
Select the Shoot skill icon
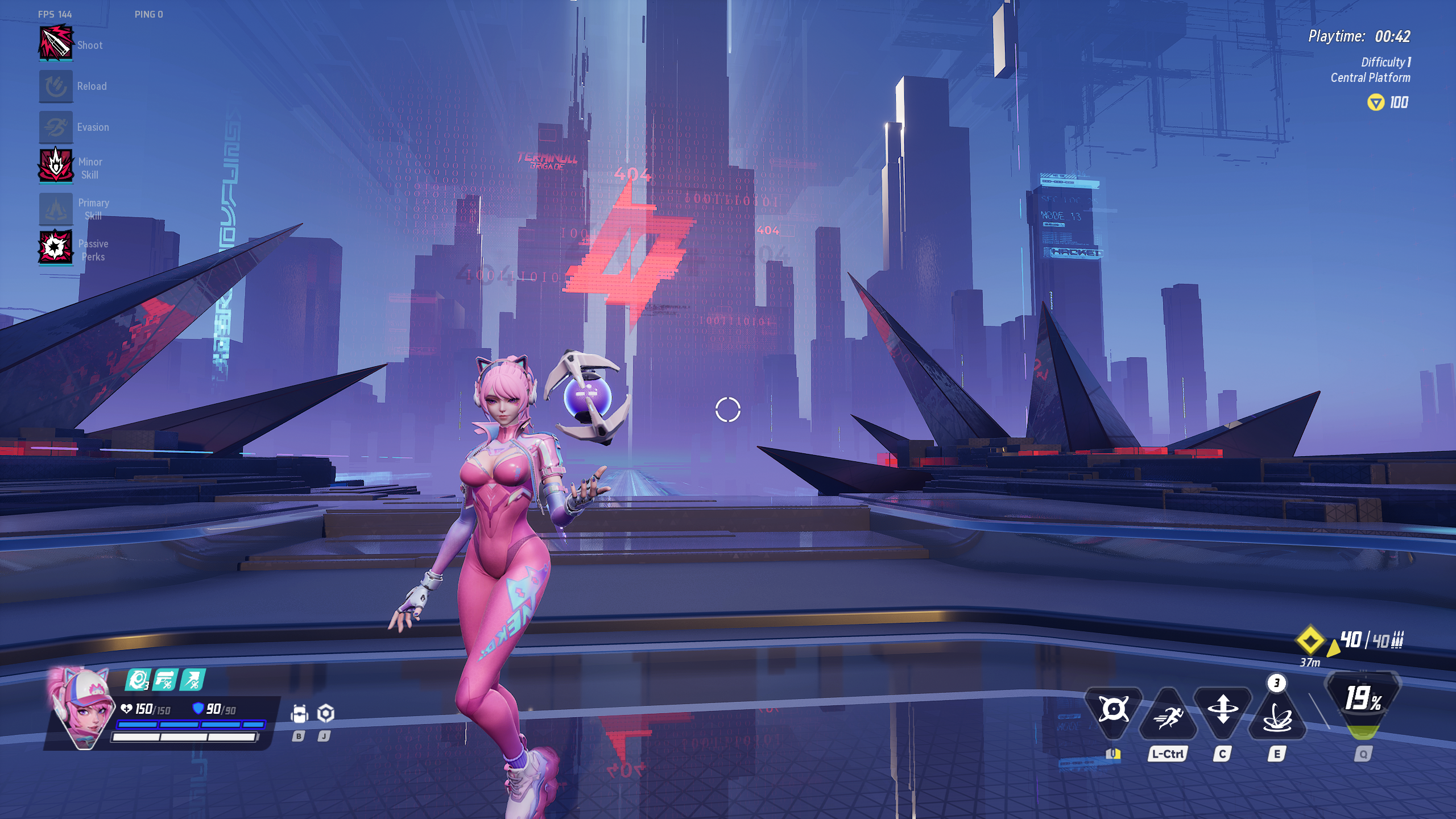pyautogui.click(x=56, y=44)
